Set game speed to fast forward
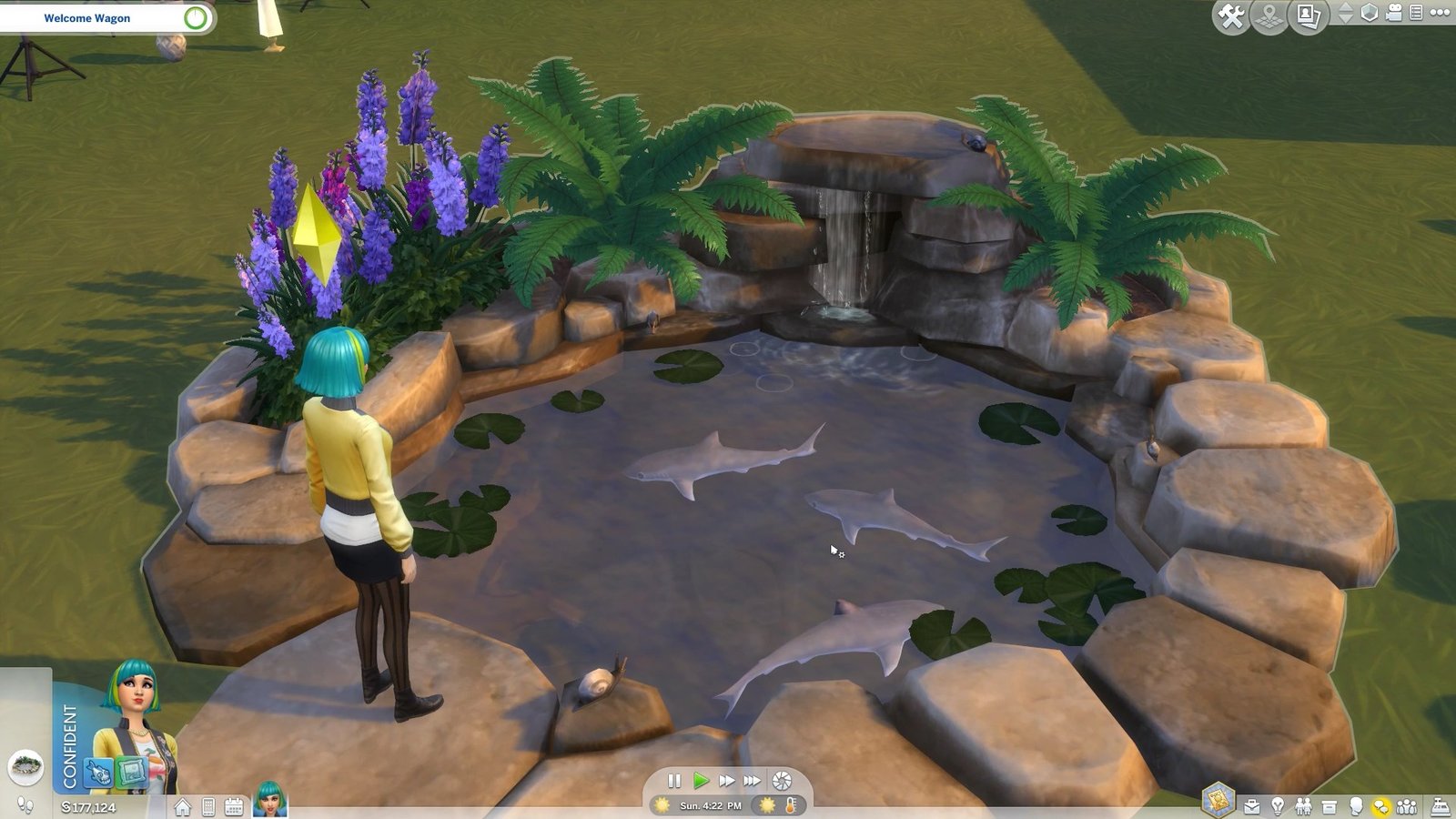1456x819 pixels. point(726,781)
